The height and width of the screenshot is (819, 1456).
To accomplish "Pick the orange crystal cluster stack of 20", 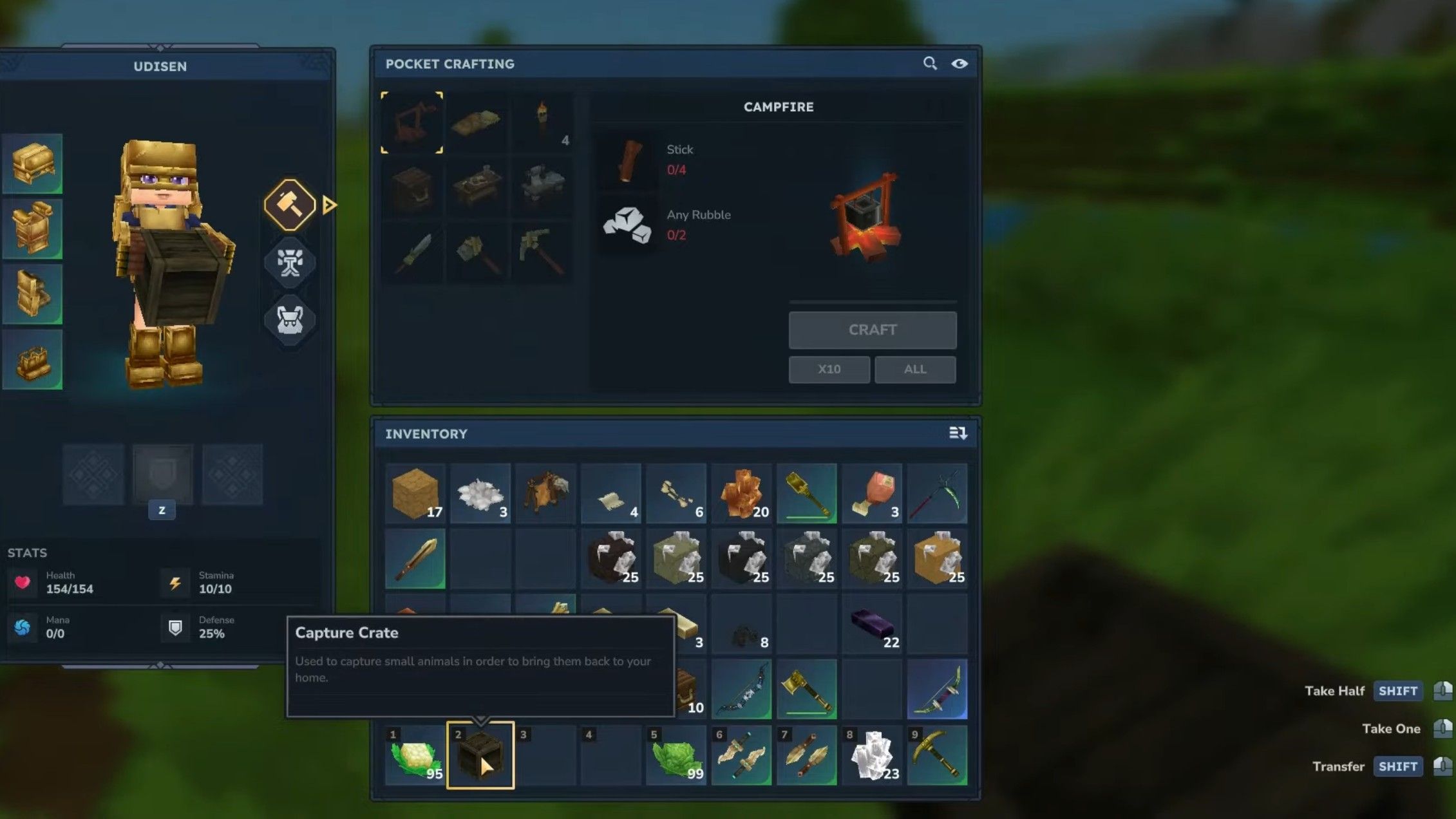I will tap(741, 493).
